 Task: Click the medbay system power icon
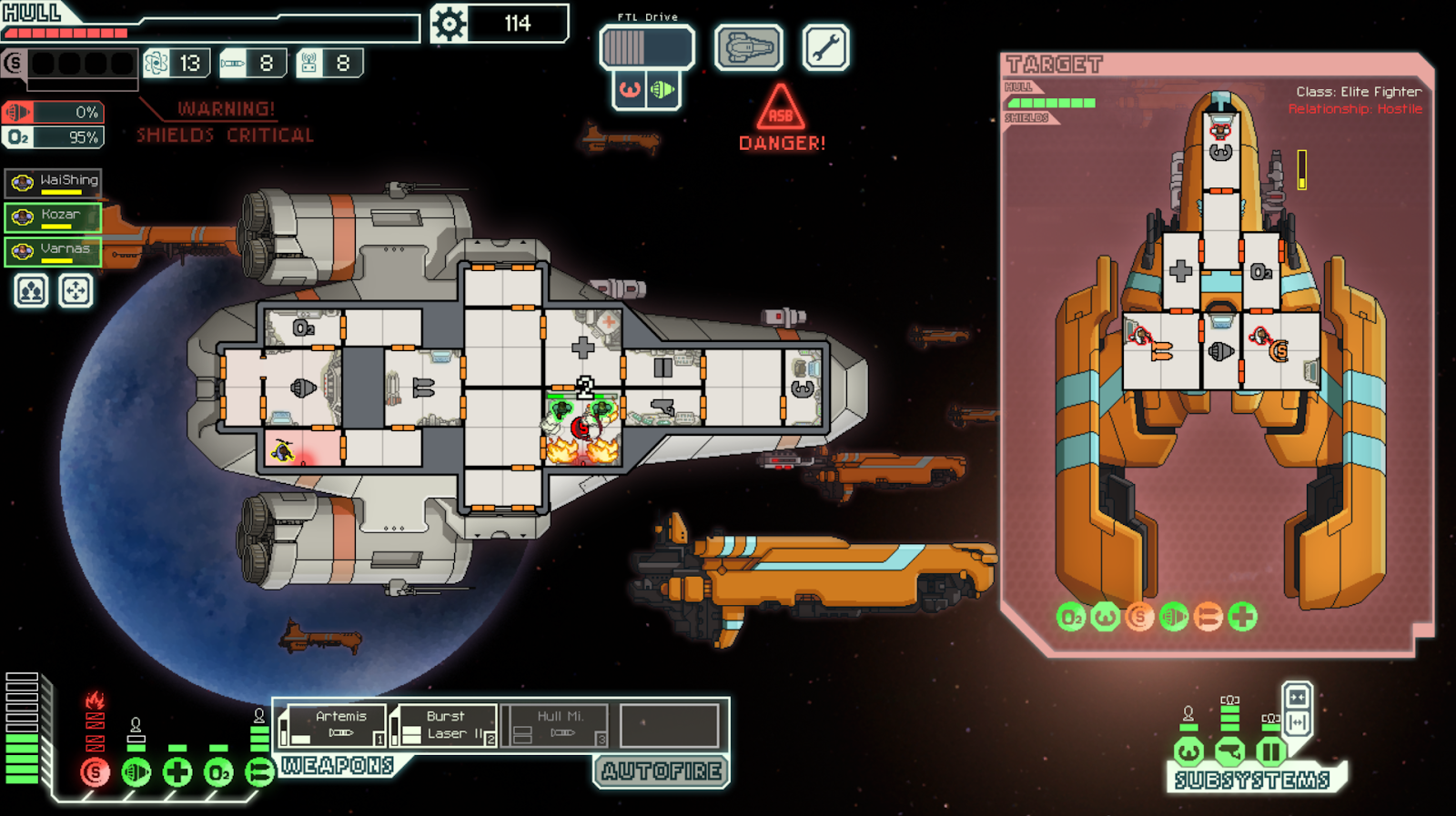(177, 772)
